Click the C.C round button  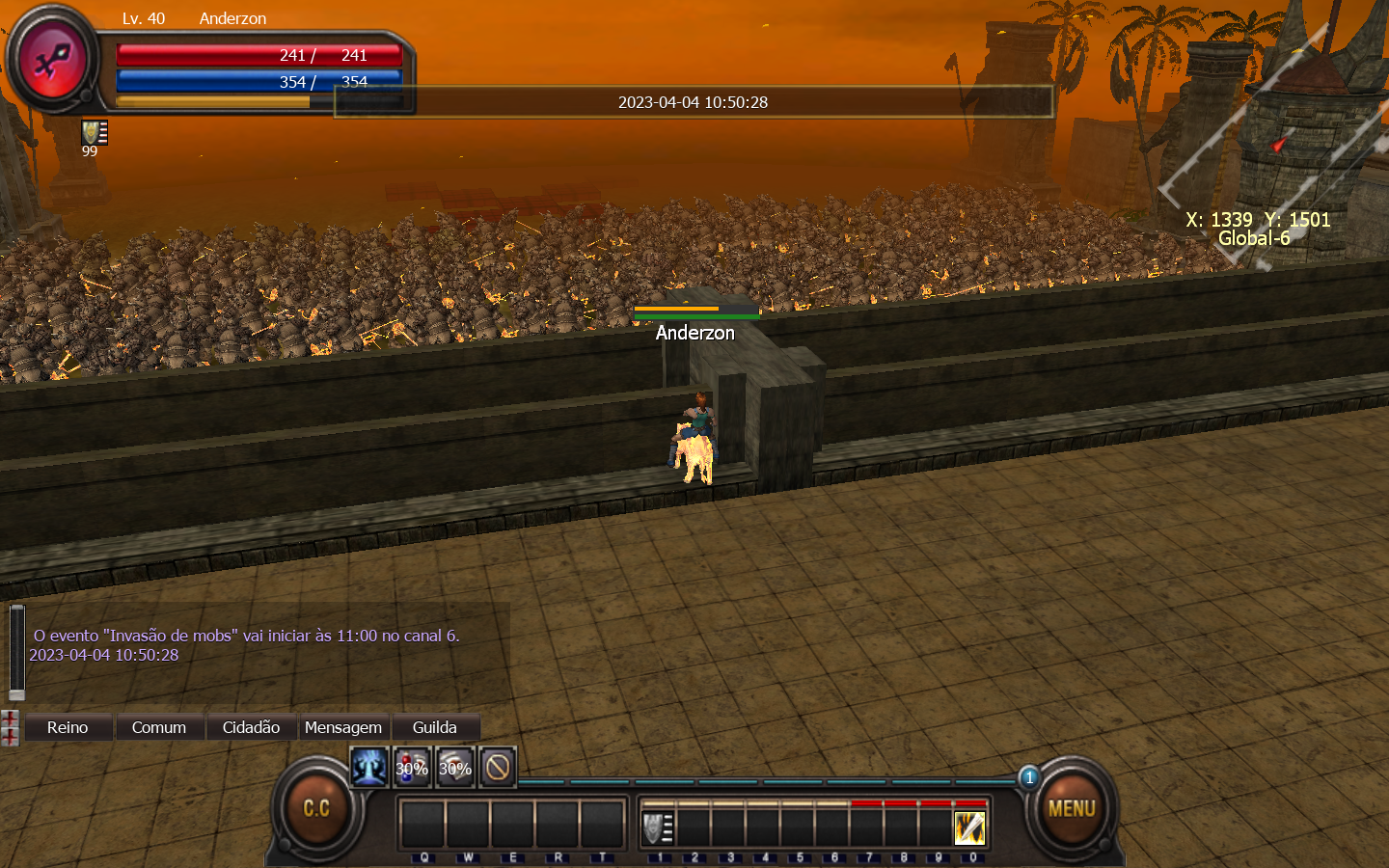[x=316, y=808]
